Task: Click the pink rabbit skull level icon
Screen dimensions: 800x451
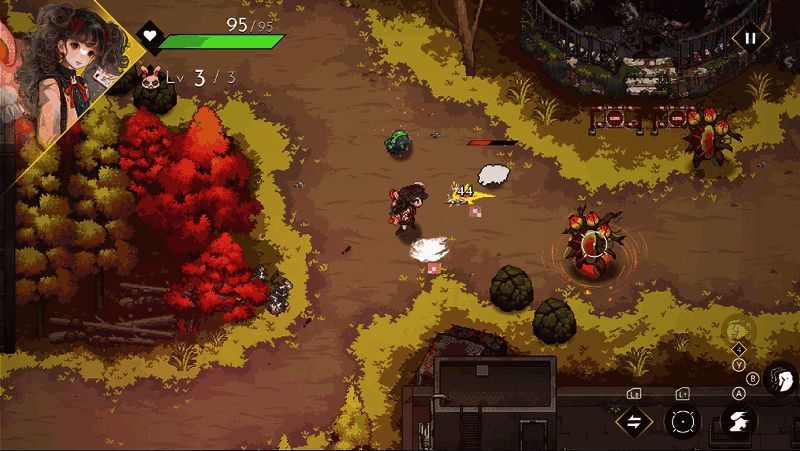Action: pyautogui.click(x=152, y=74)
